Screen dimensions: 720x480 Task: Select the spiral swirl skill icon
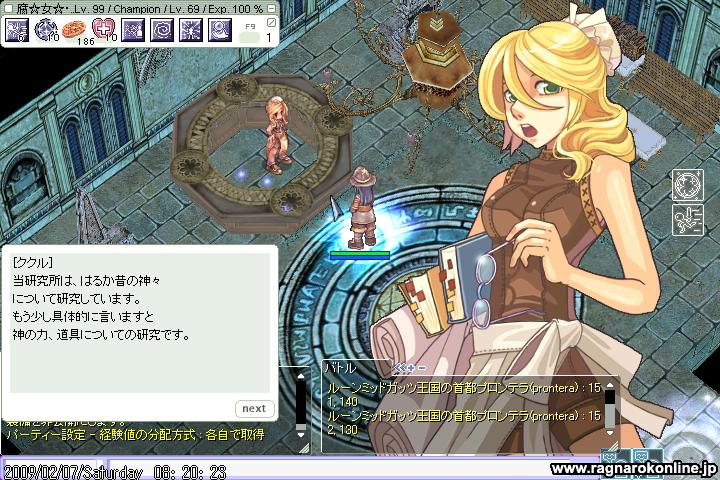[x=162, y=31]
